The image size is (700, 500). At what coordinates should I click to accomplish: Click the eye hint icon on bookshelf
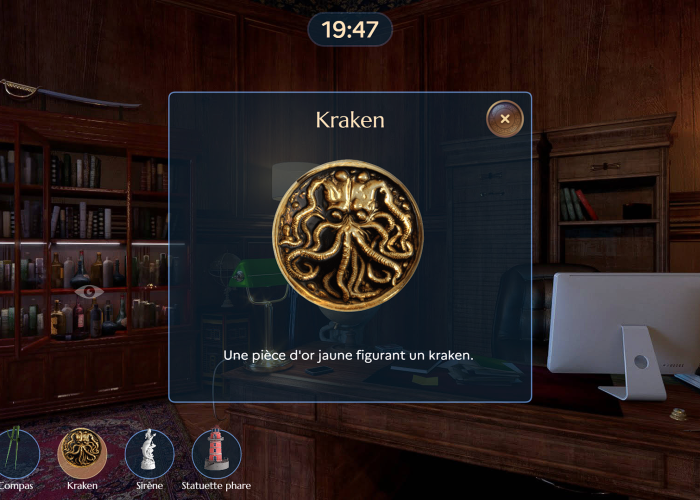[89, 292]
